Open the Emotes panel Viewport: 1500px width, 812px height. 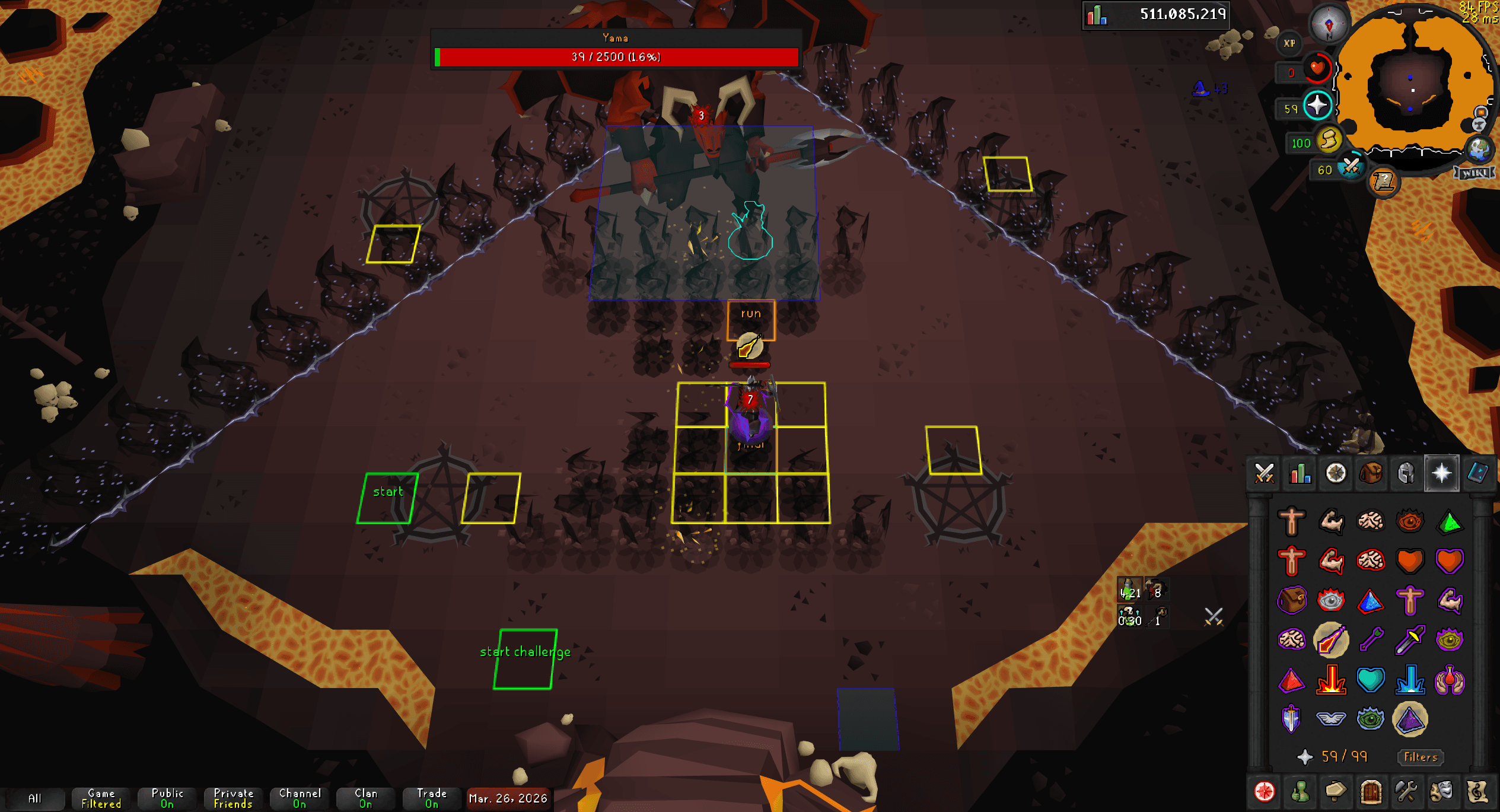pos(1442,791)
